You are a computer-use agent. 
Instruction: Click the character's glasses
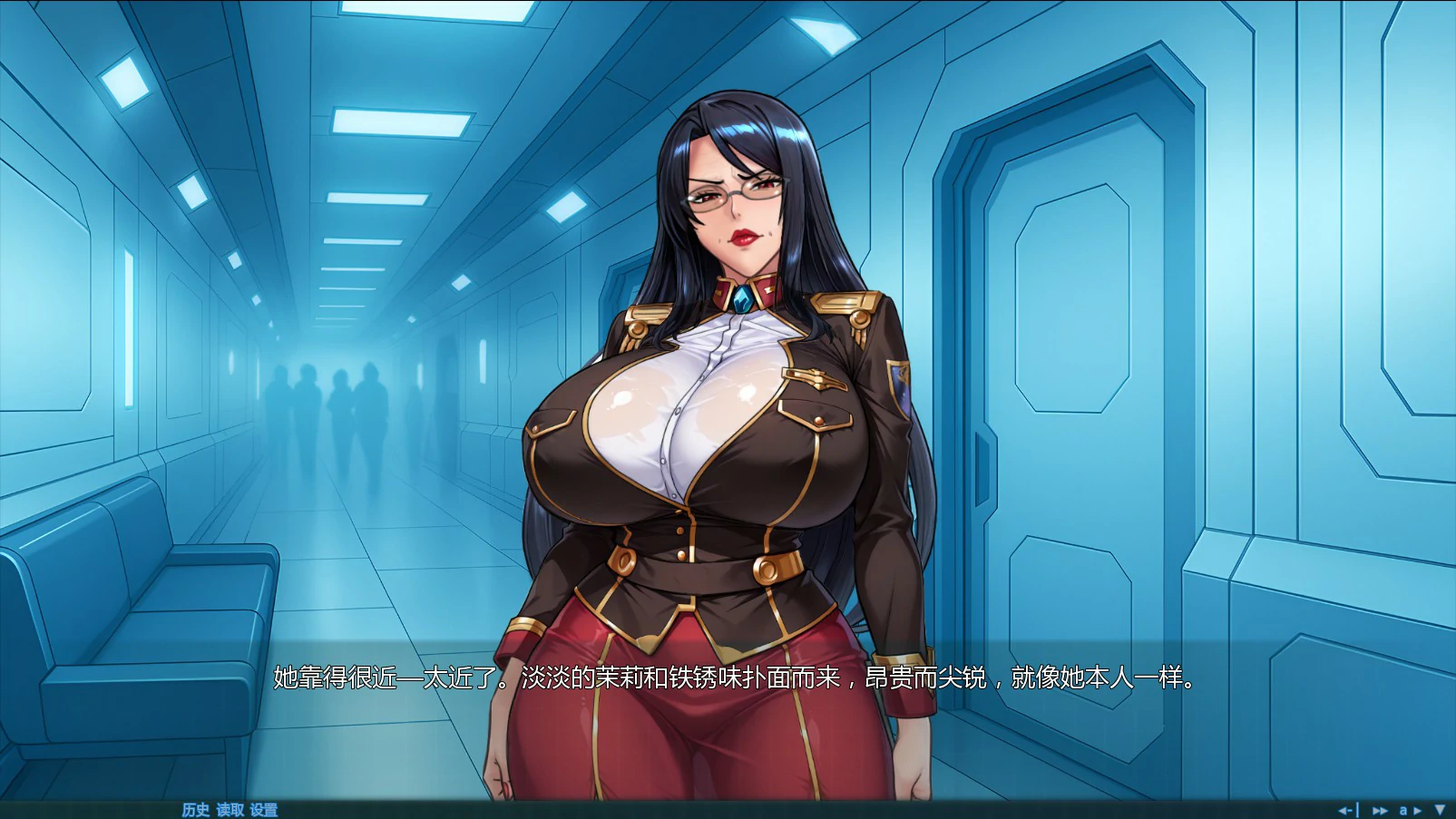(x=733, y=193)
